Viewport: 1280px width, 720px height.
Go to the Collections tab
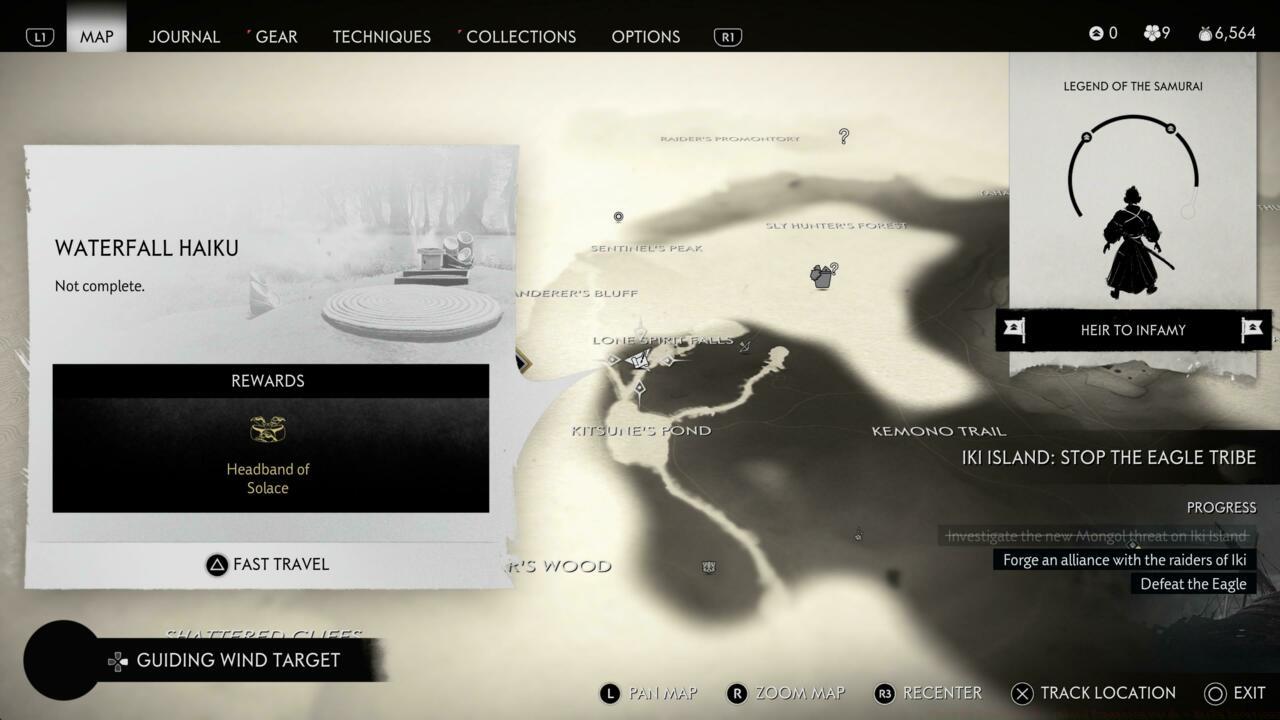[x=520, y=37]
